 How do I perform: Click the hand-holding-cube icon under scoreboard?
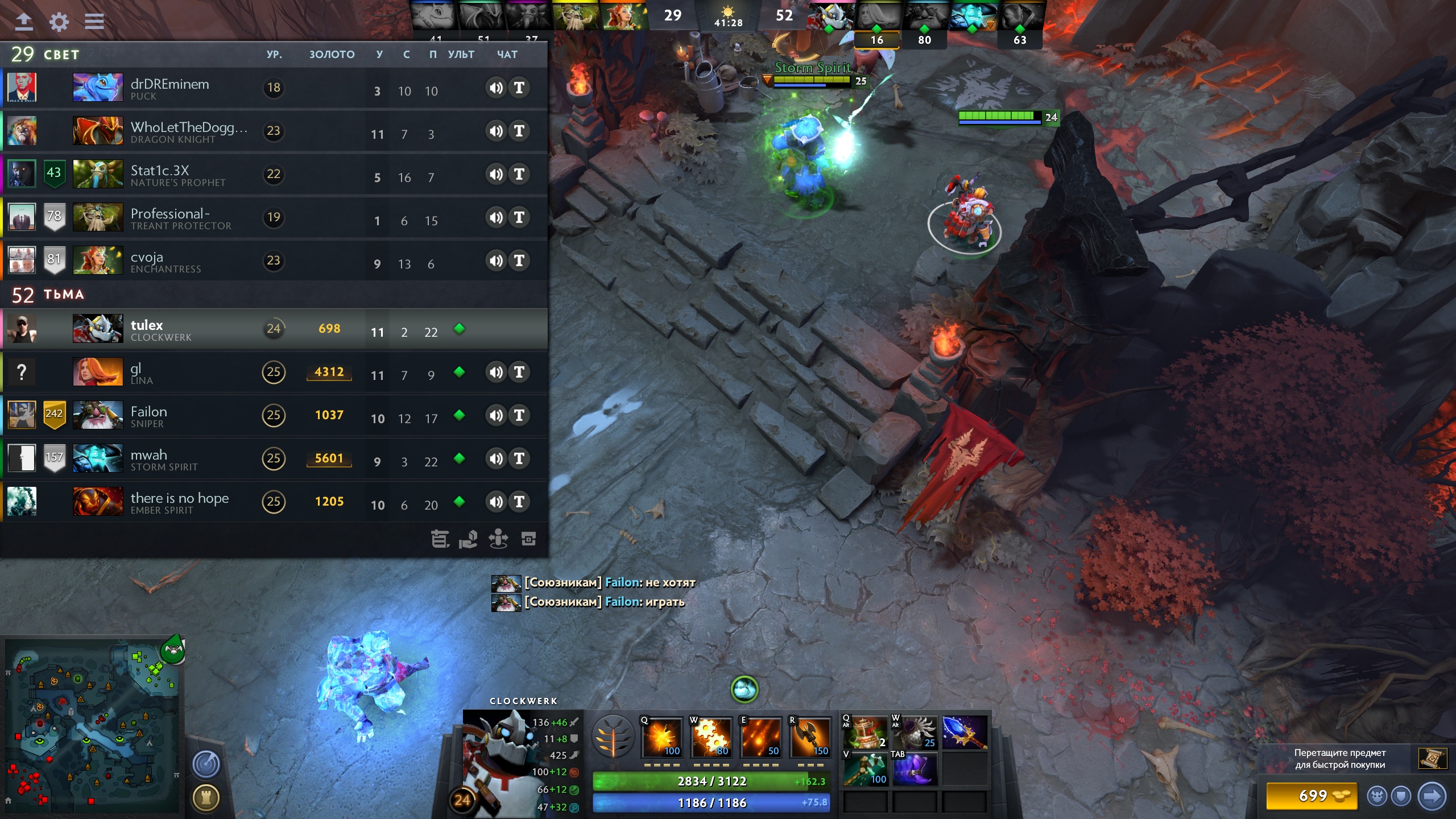click(x=468, y=539)
